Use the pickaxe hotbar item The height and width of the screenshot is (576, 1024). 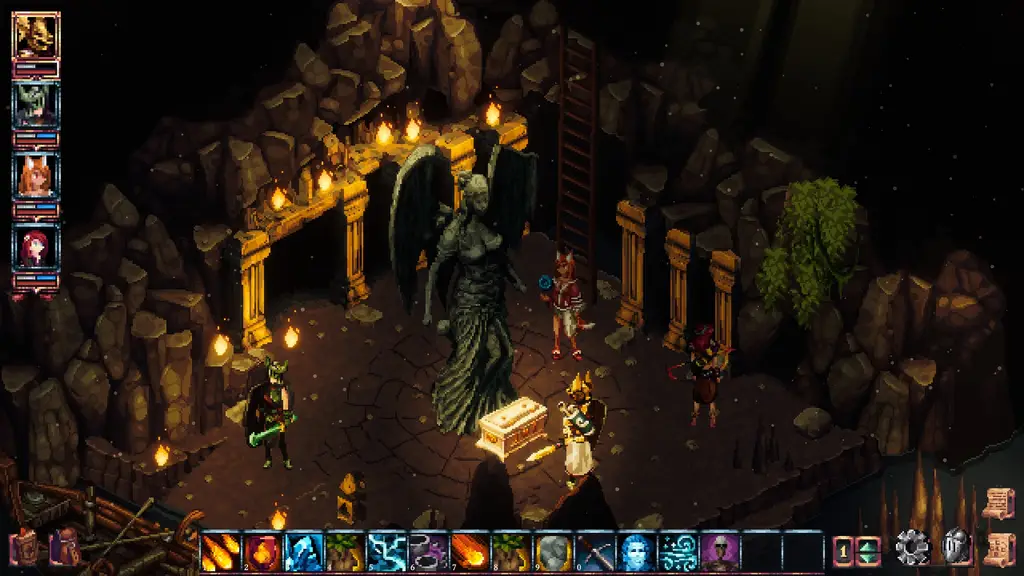[593, 551]
